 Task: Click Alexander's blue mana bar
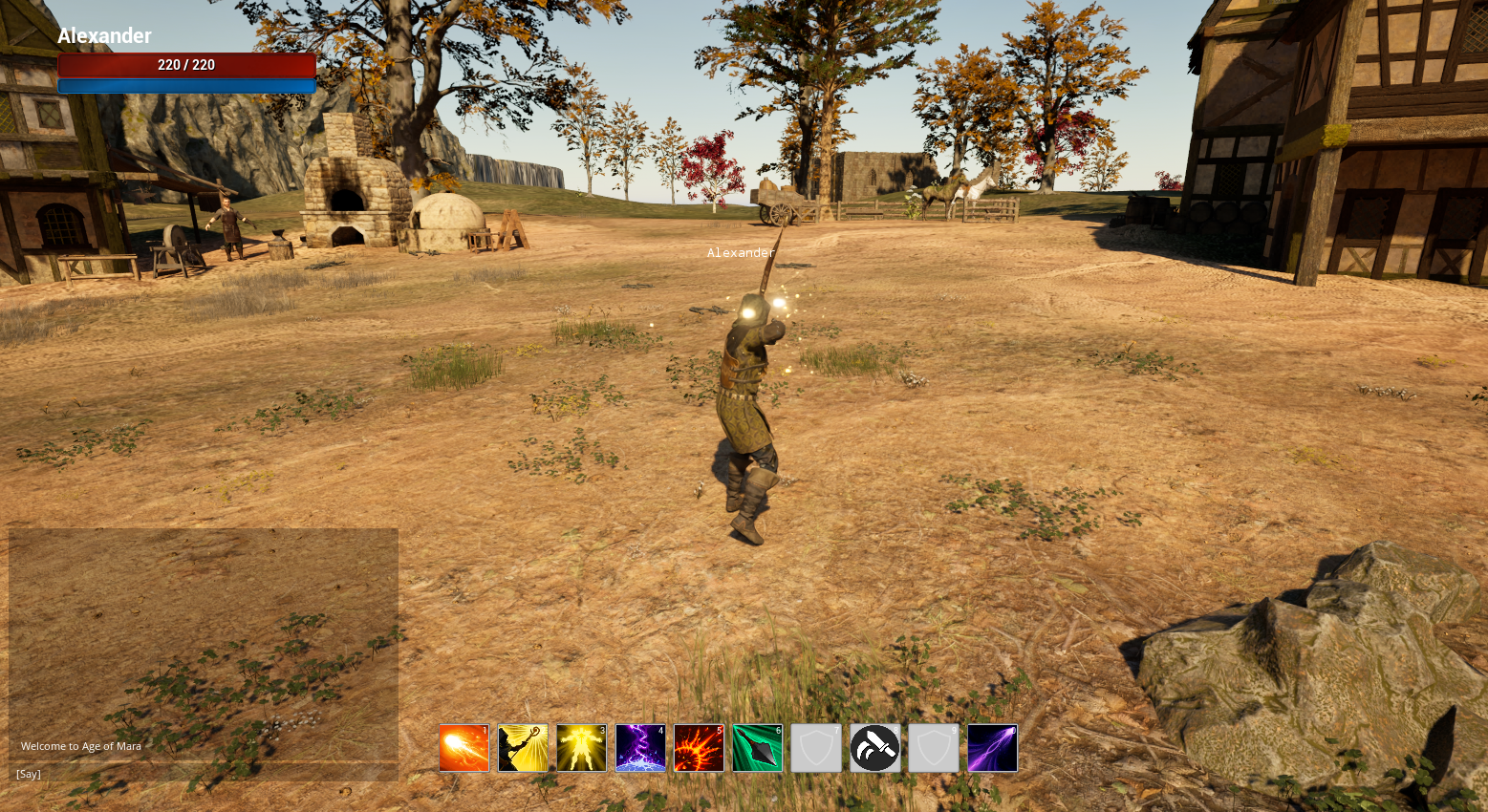187,85
